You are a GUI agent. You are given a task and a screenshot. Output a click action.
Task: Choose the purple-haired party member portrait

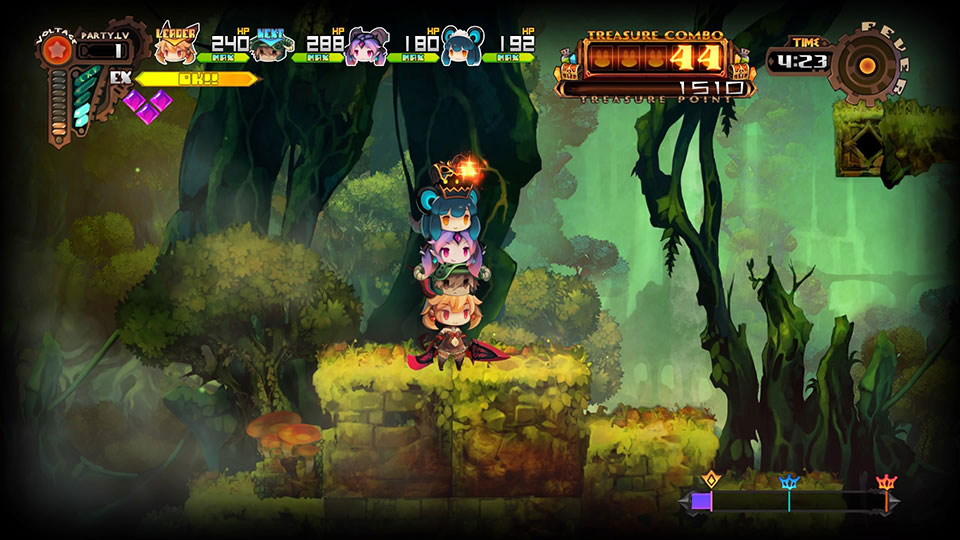pyautogui.click(x=365, y=46)
